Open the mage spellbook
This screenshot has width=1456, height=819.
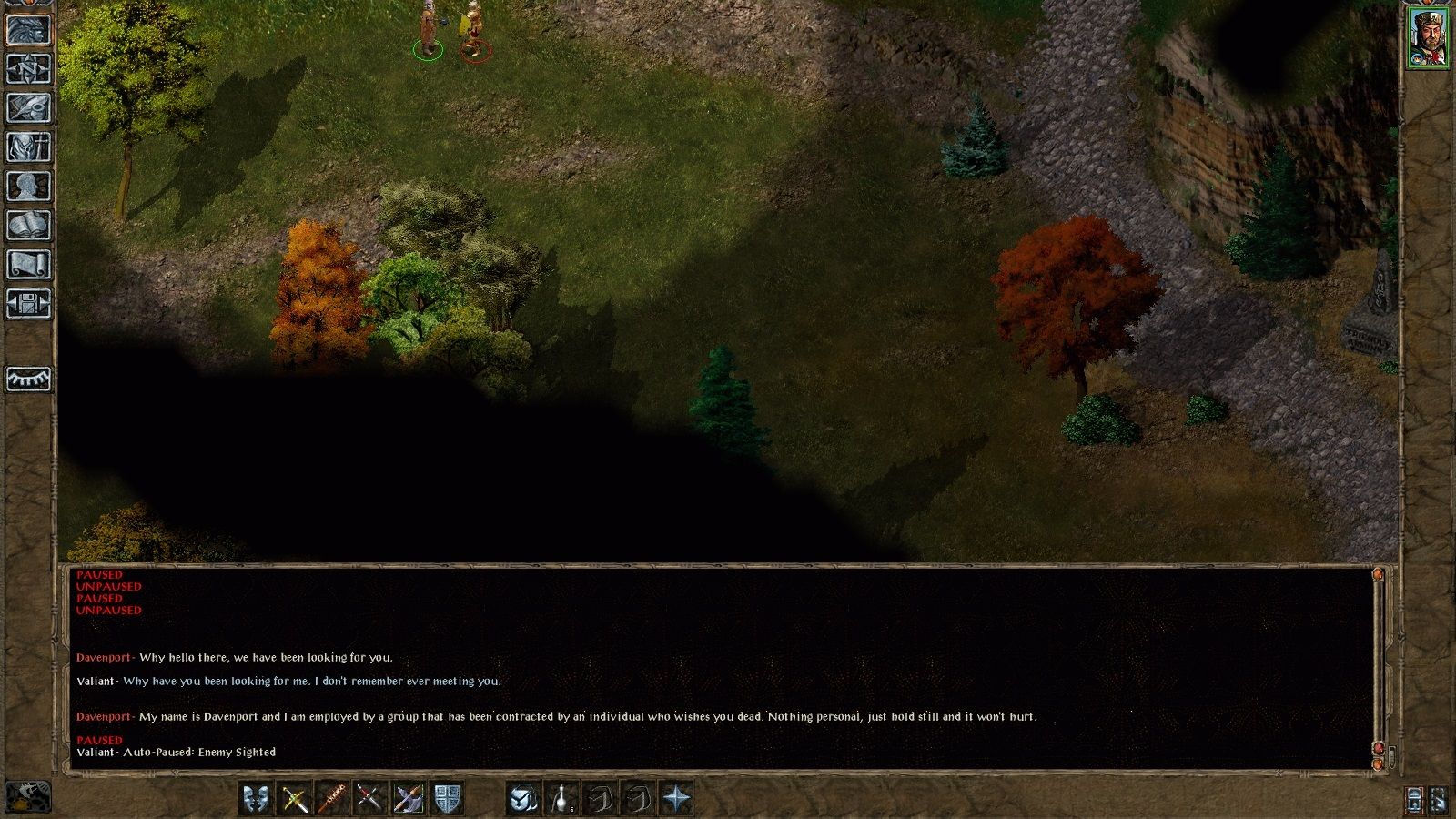[x=28, y=226]
